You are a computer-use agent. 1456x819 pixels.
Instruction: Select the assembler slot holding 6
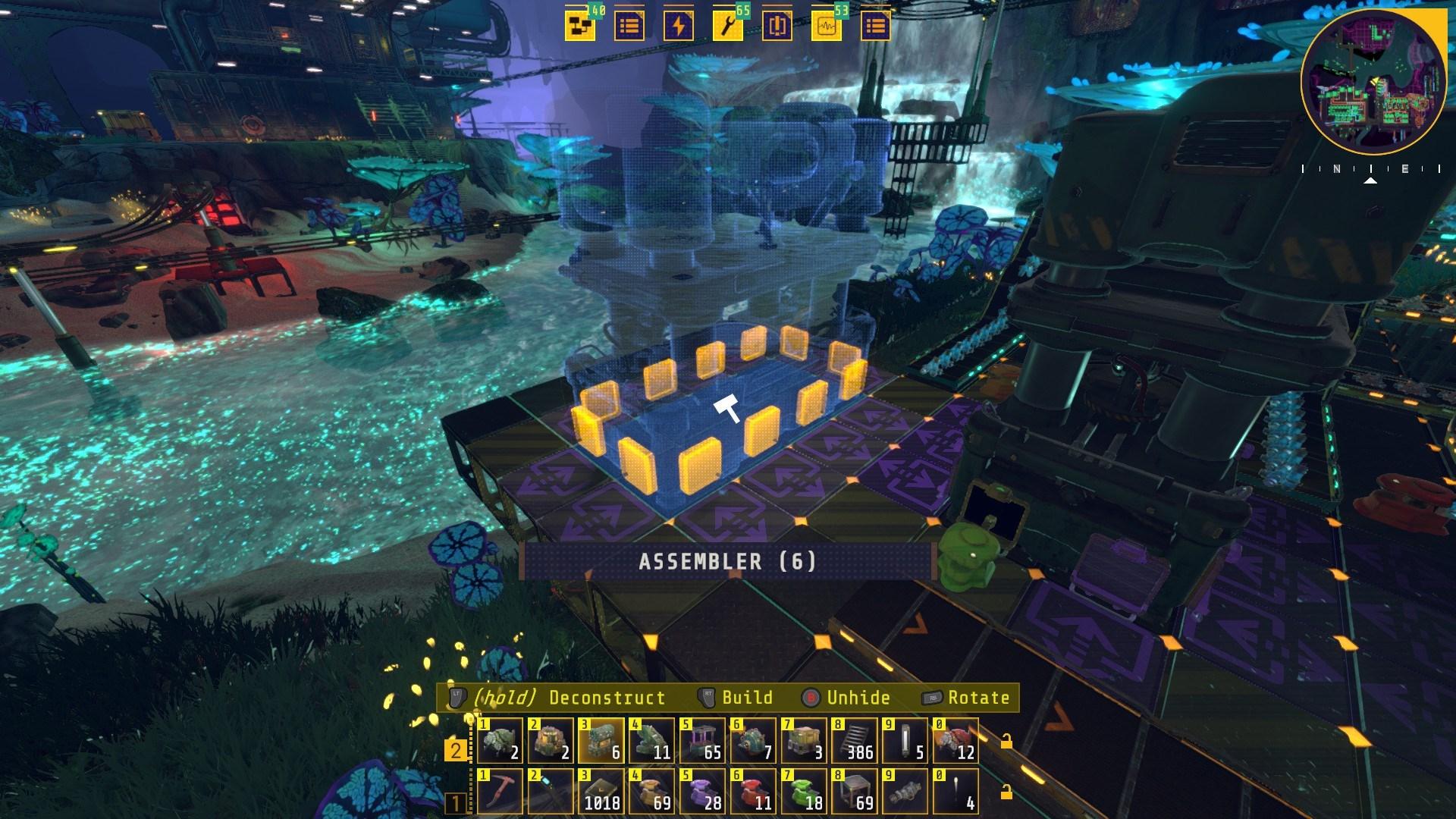601,741
